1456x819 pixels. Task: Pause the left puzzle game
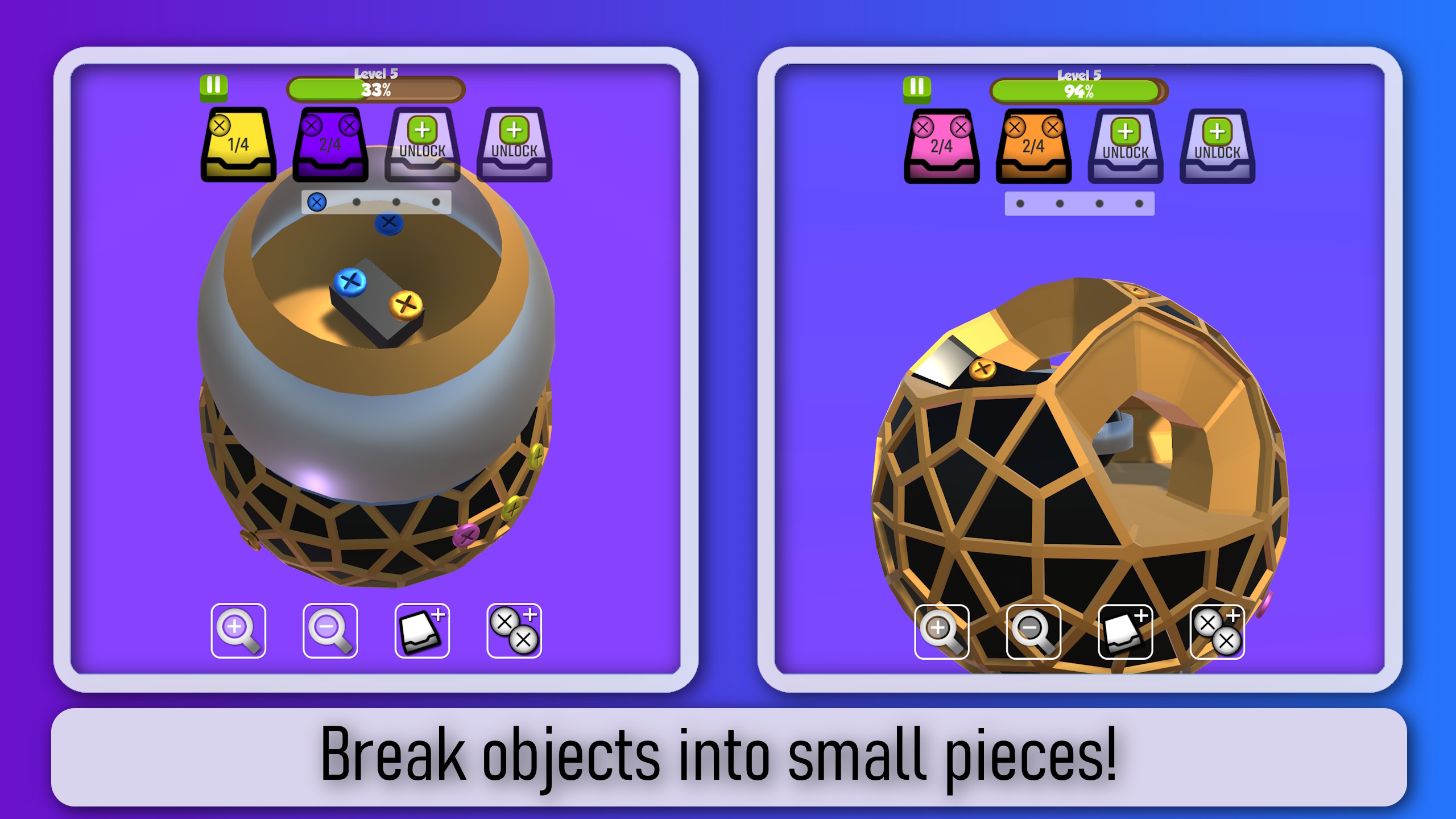pyautogui.click(x=213, y=86)
